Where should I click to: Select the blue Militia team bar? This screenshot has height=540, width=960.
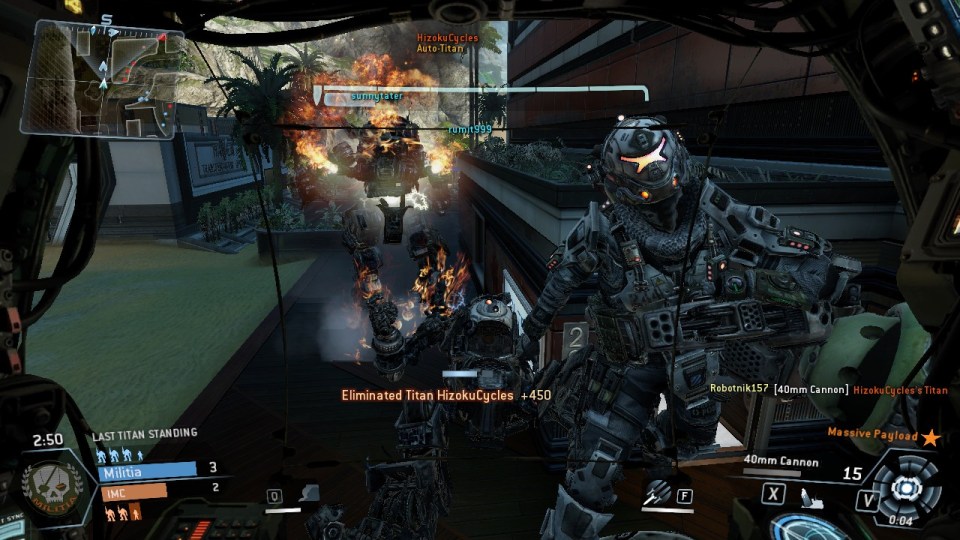click(147, 469)
